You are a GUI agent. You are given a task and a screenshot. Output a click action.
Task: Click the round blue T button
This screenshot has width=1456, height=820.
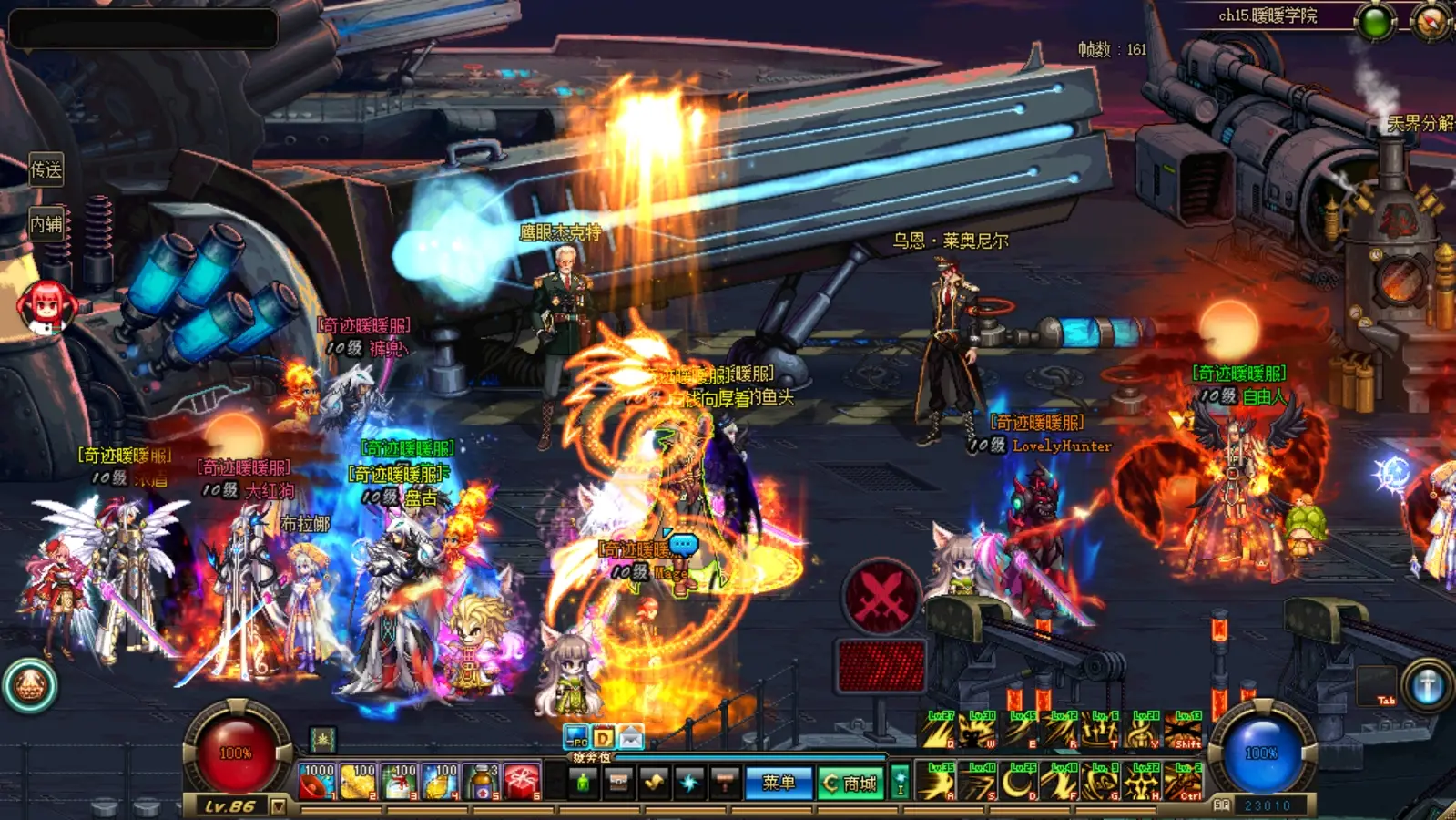1427,685
